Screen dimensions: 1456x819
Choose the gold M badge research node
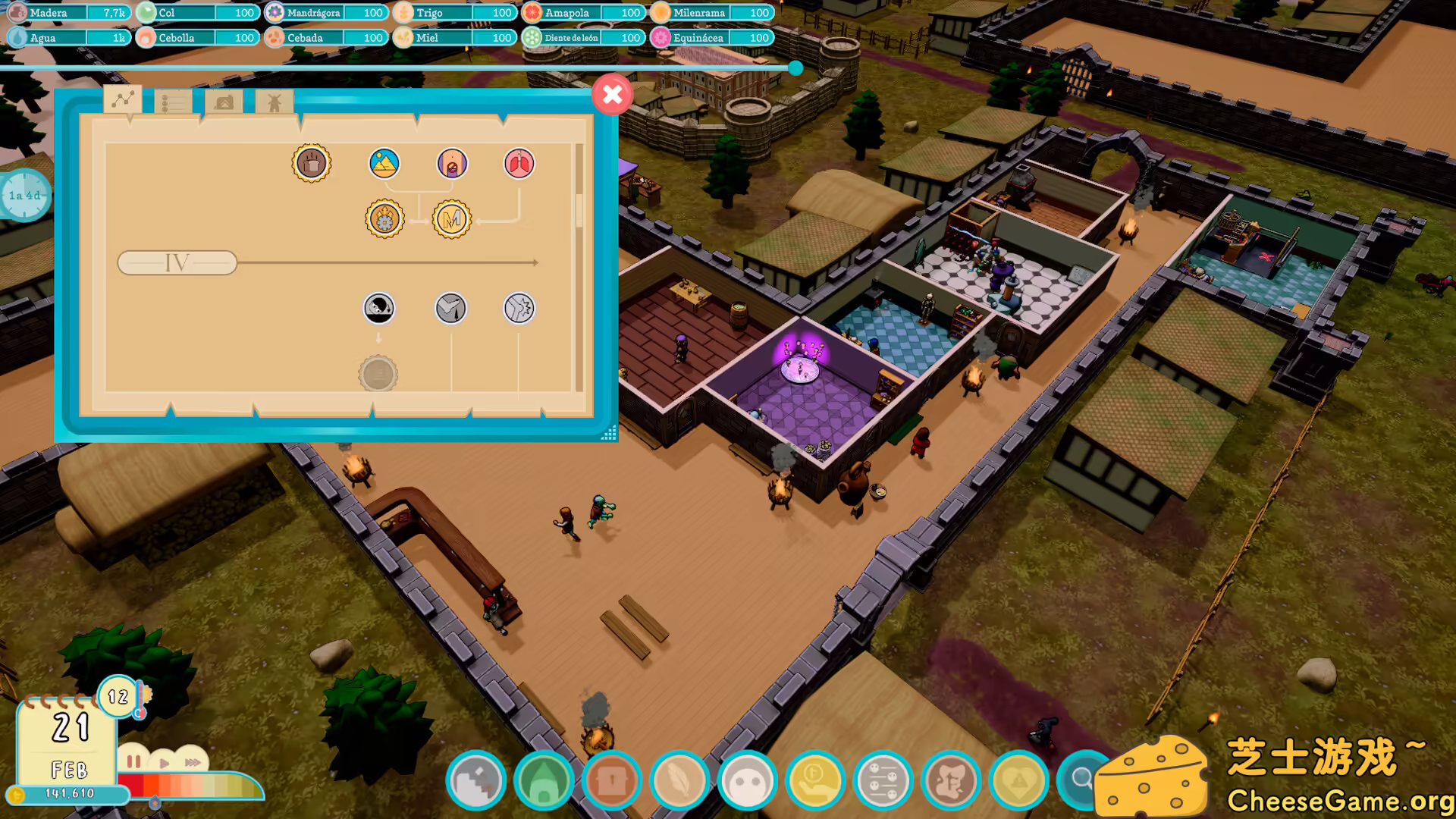pos(452,220)
